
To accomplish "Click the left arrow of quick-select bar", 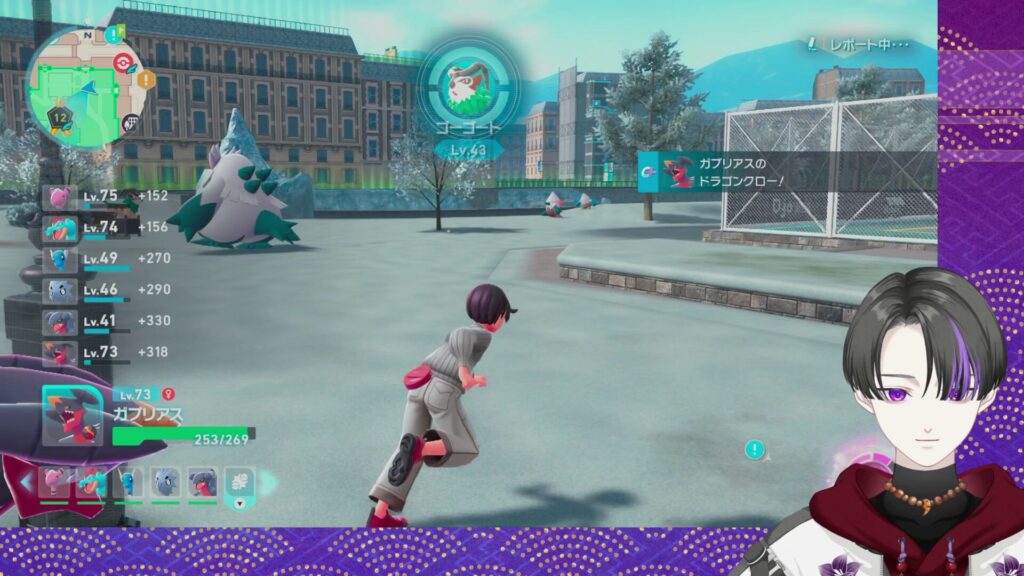I will (x=26, y=482).
